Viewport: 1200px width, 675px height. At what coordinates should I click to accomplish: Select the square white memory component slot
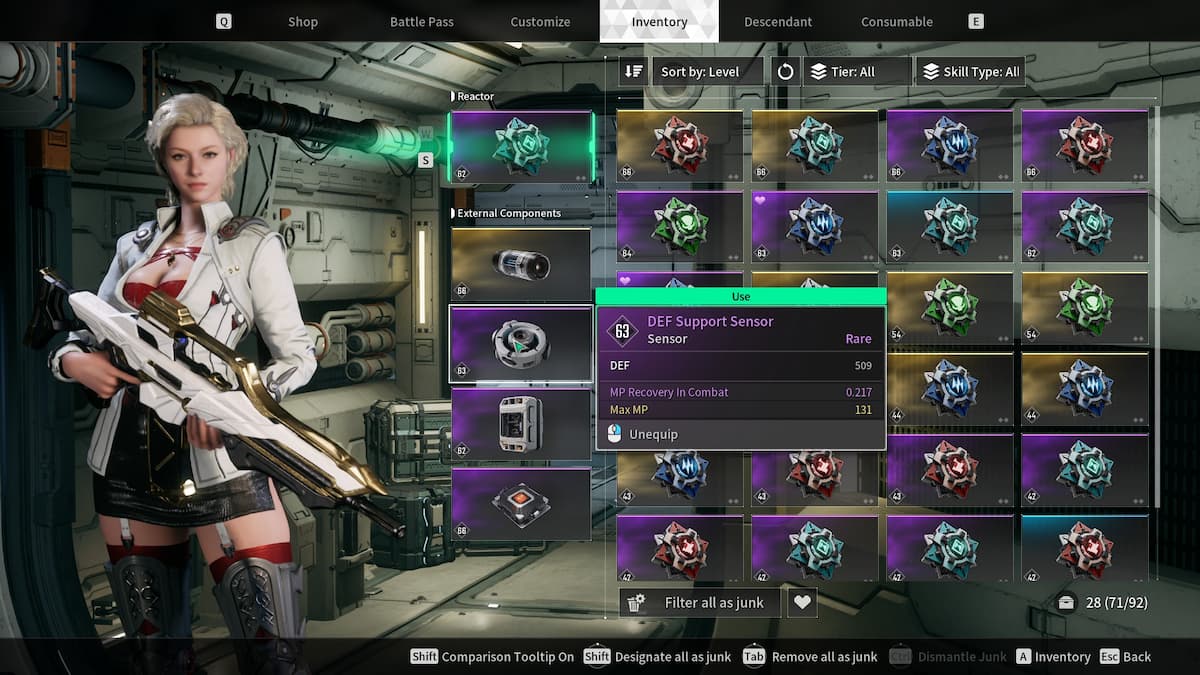coord(520,424)
